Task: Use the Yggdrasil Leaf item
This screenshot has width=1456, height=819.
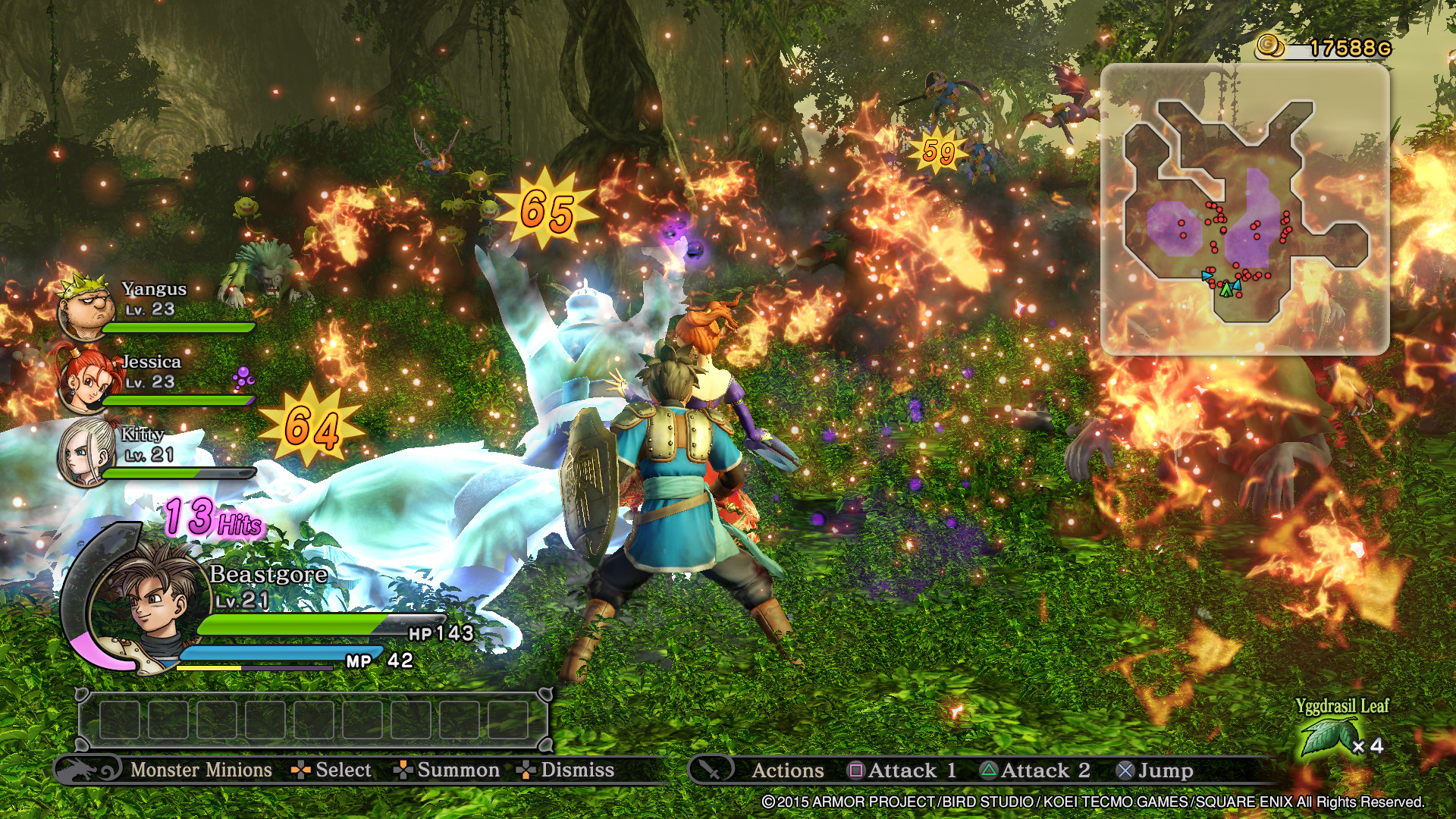Action: click(x=1327, y=737)
